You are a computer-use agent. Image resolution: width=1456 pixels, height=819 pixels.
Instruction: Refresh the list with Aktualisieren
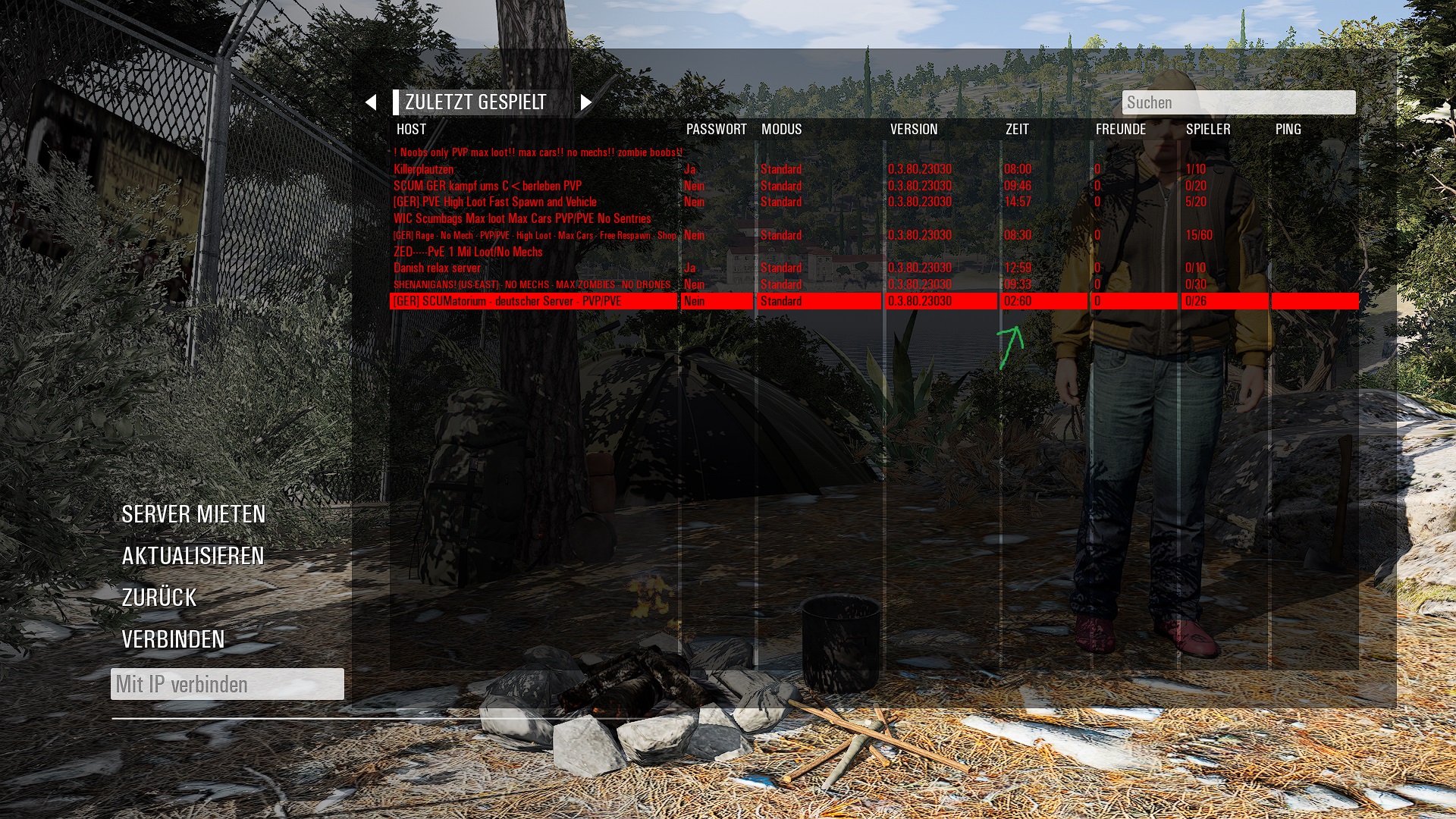(193, 556)
